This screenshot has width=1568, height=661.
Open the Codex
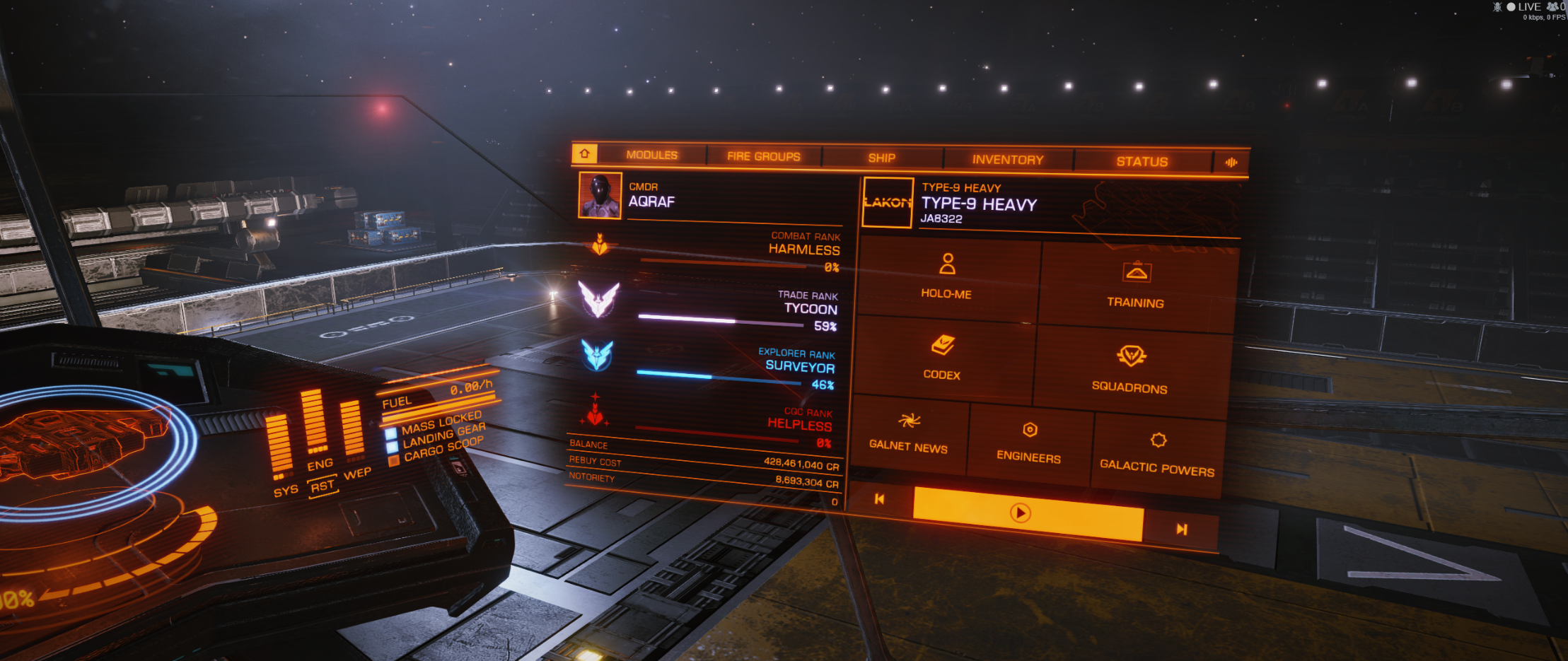click(x=942, y=358)
